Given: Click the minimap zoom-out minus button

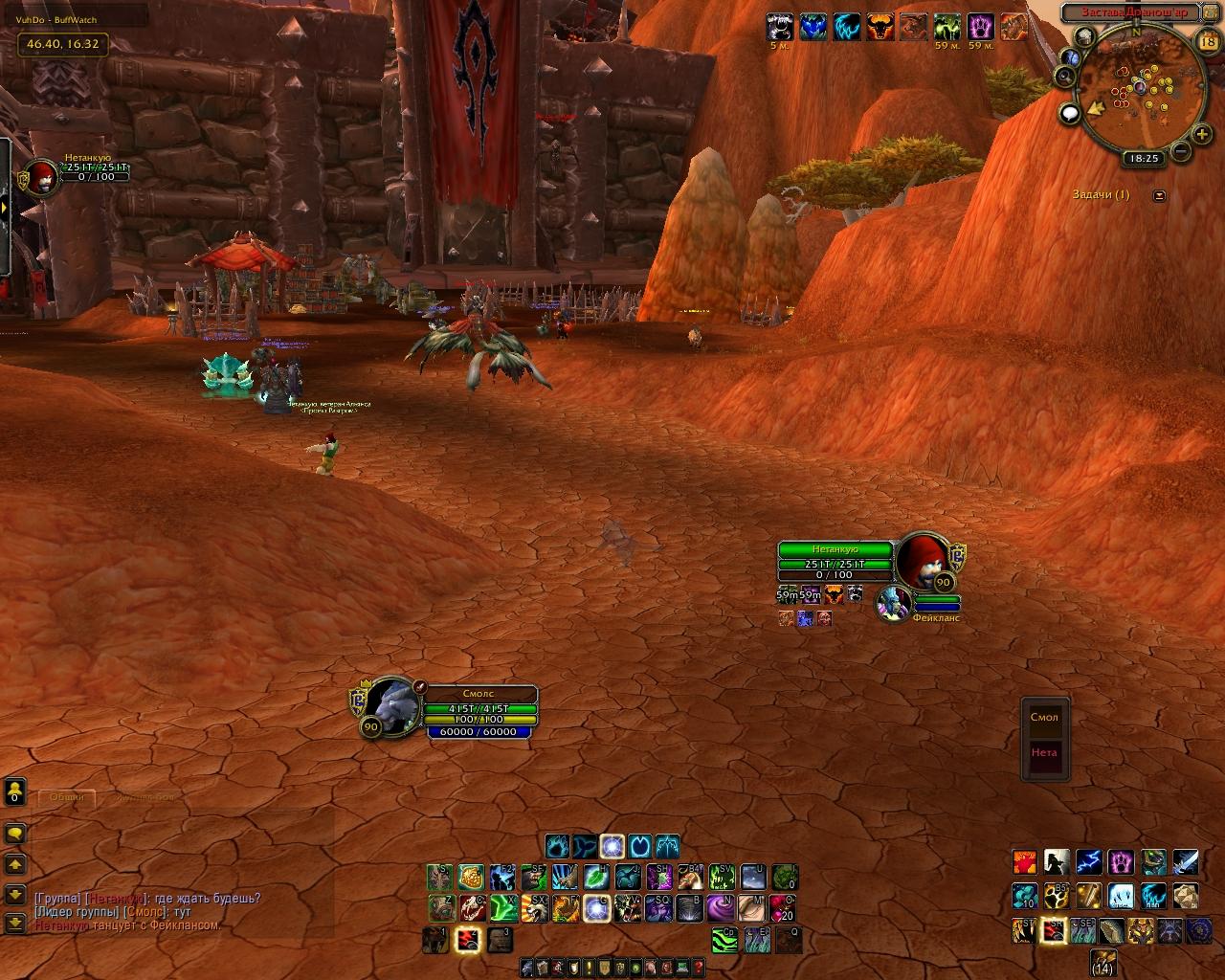Looking at the screenshot, I should [1180, 151].
